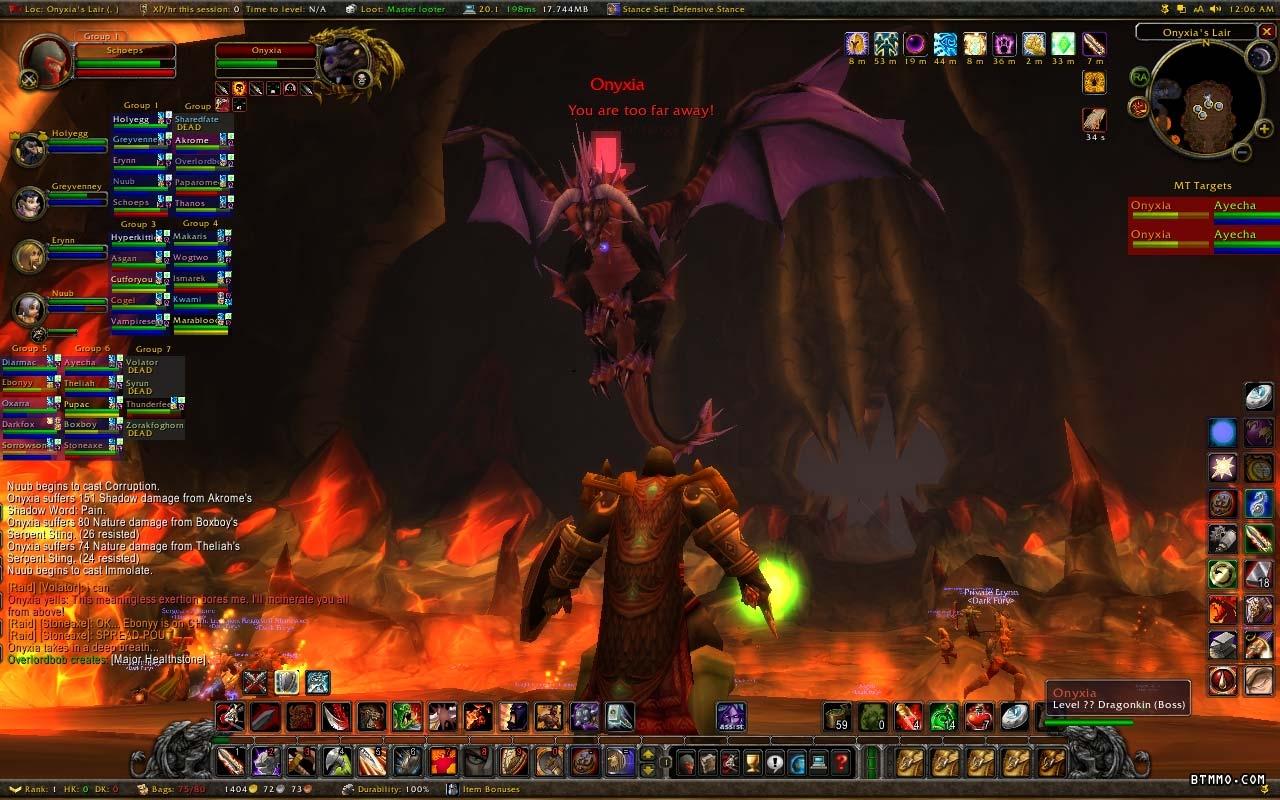Open the trophy cup micro menu button
This screenshot has height=800, width=1280.
(x=753, y=763)
